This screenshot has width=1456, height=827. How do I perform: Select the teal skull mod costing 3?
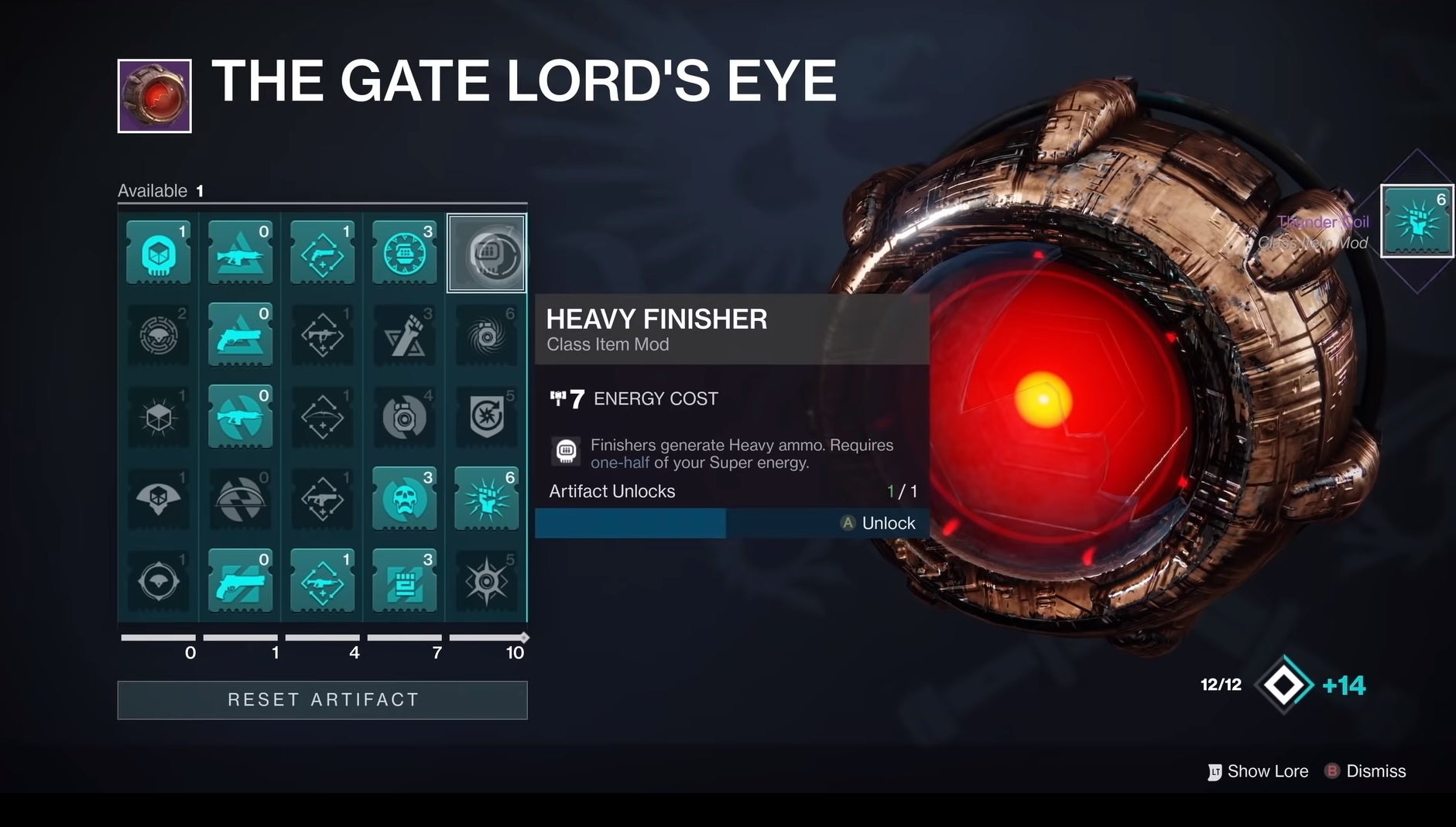tap(405, 500)
